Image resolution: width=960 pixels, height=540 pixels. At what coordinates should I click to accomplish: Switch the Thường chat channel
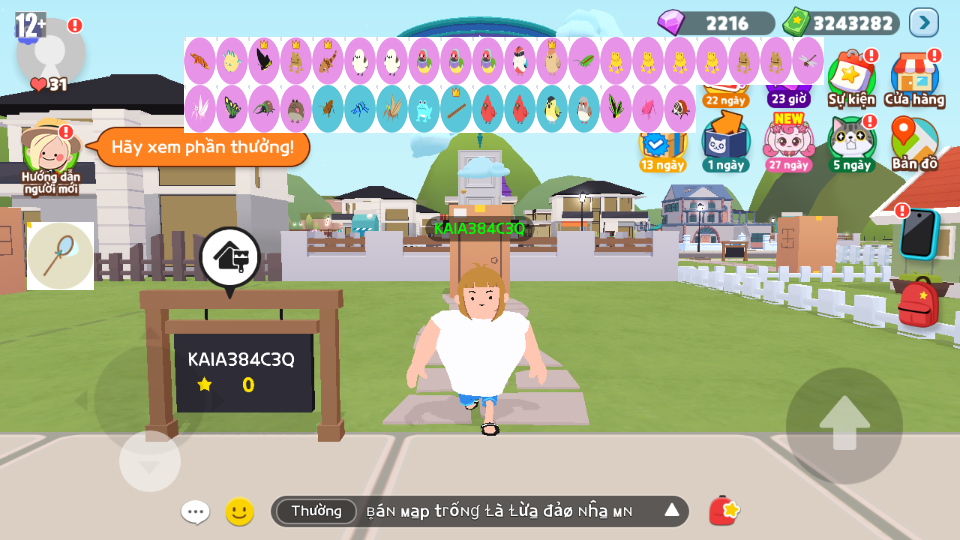pyautogui.click(x=316, y=511)
